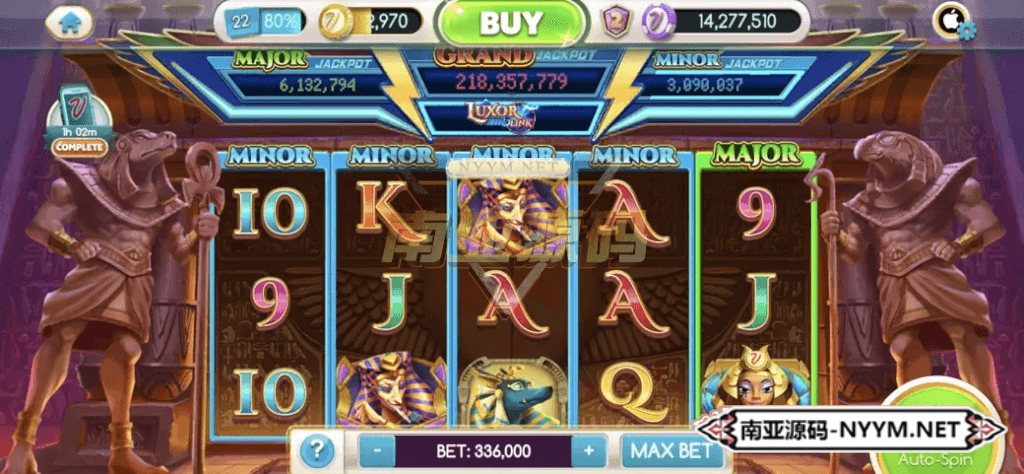Show the help question mark info

(316, 450)
